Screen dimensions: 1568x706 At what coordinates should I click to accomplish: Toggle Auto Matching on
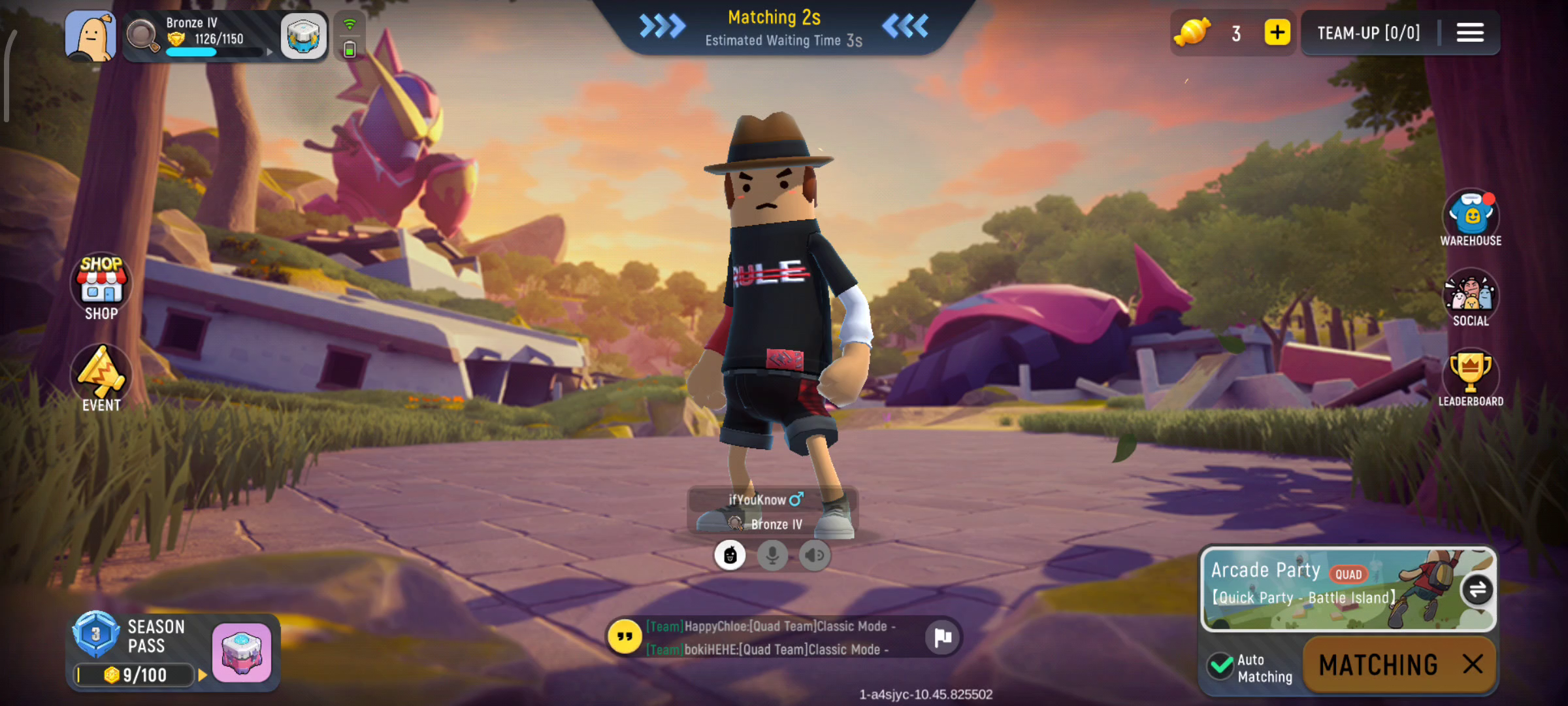[1220, 665]
